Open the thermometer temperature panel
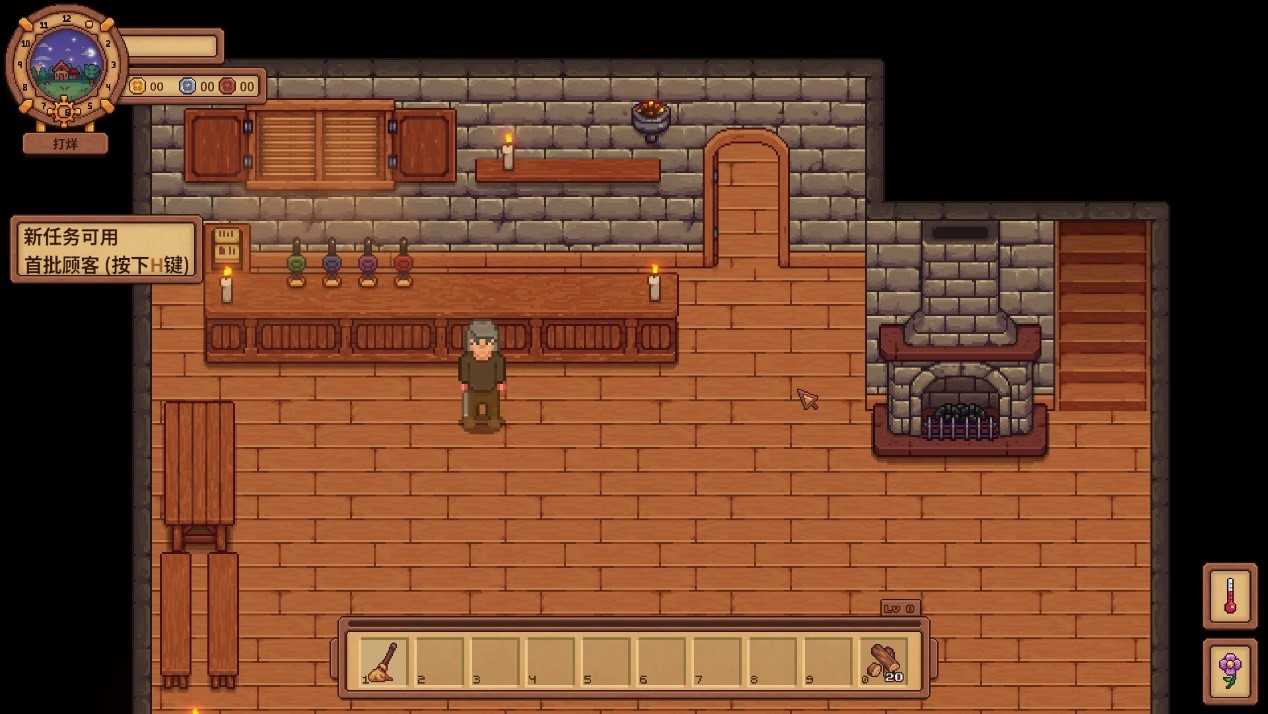The image size is (1268, 714). 1229,596
